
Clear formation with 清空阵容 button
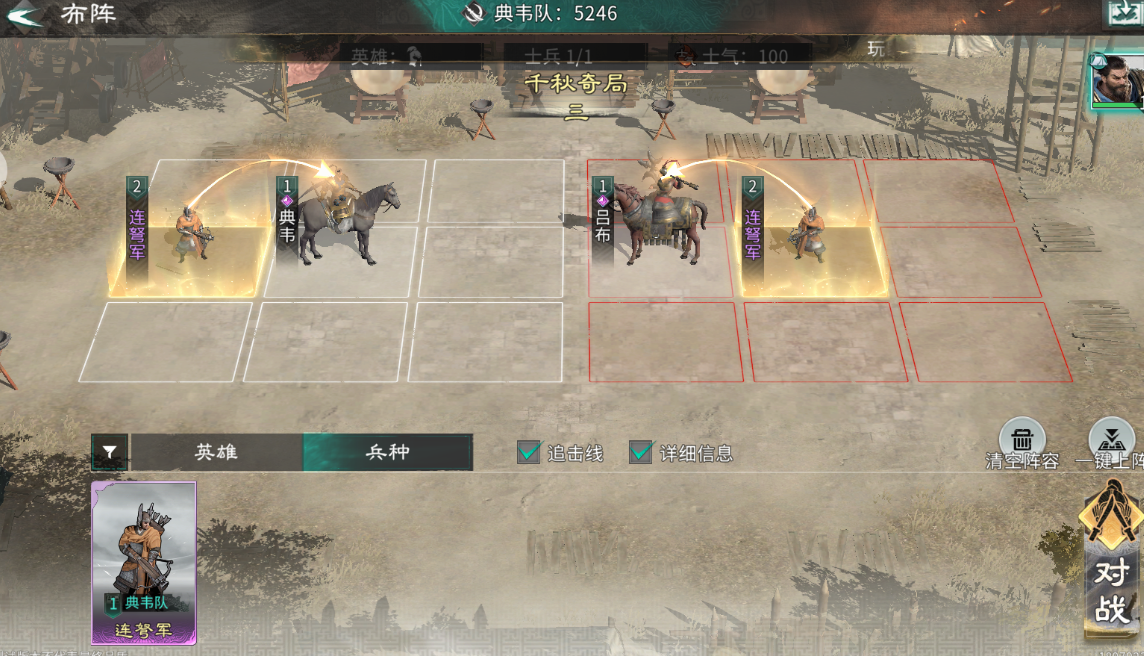[1022, 440]
